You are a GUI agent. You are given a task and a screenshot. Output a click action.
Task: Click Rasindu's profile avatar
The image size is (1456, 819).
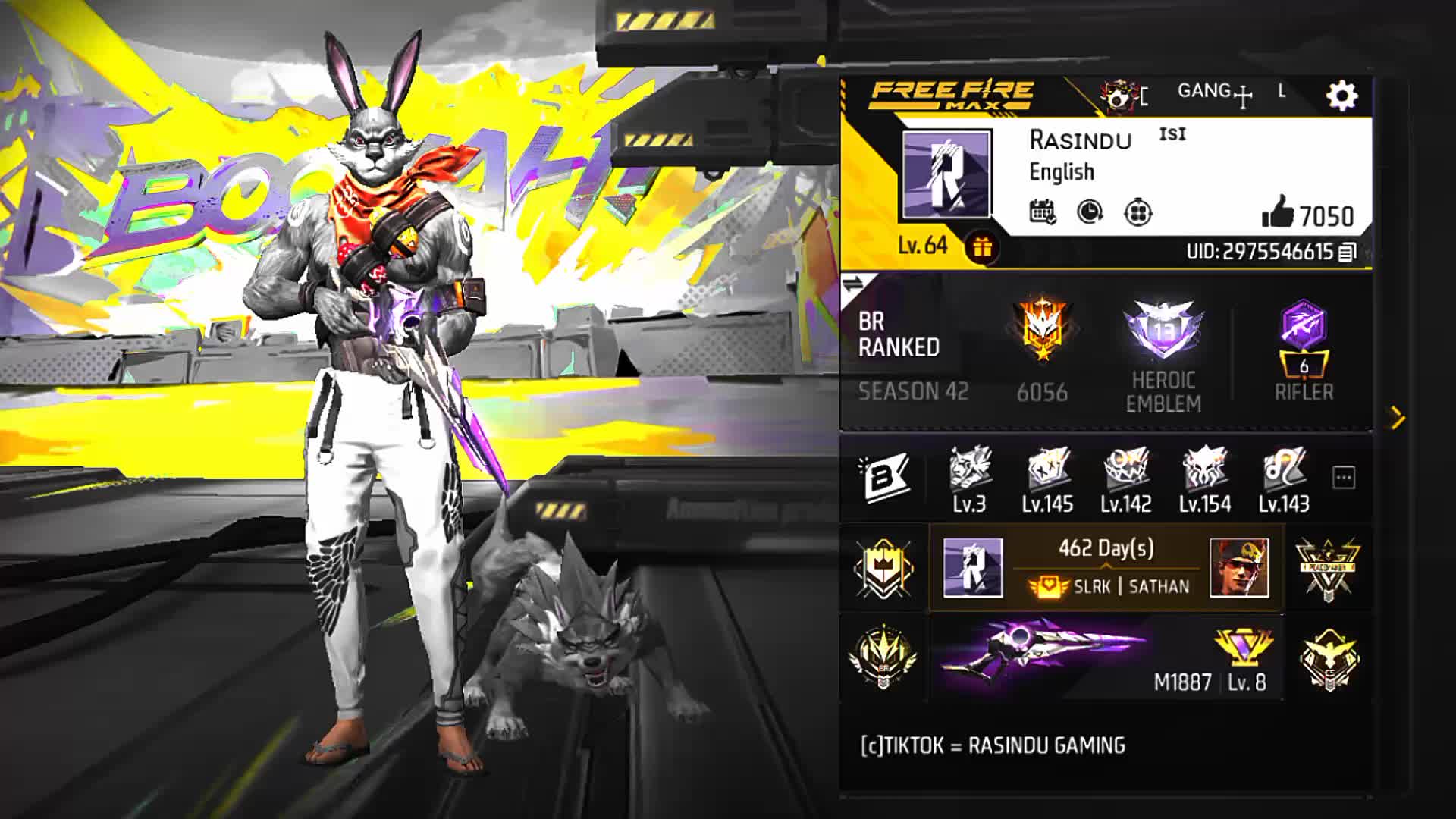(946, 174)
